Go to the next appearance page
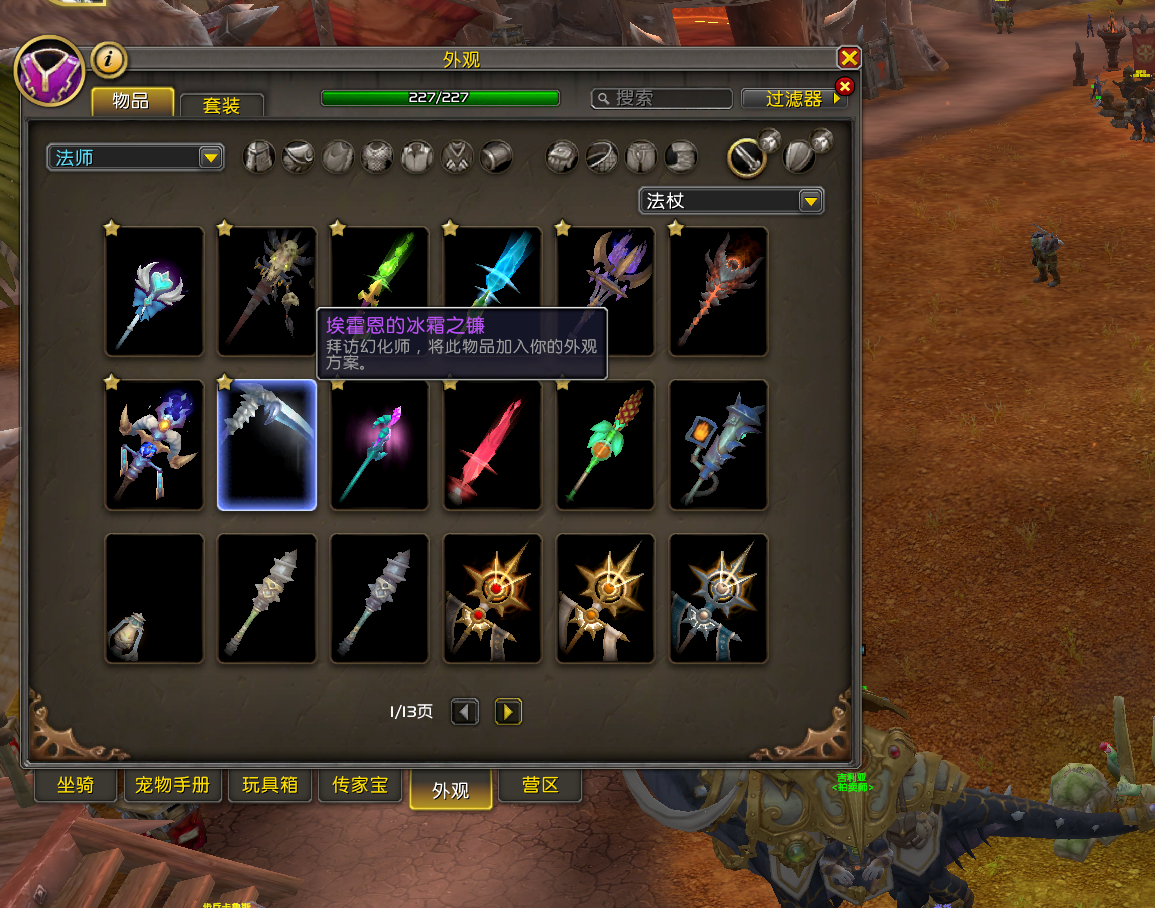 [x=508, y=711]
